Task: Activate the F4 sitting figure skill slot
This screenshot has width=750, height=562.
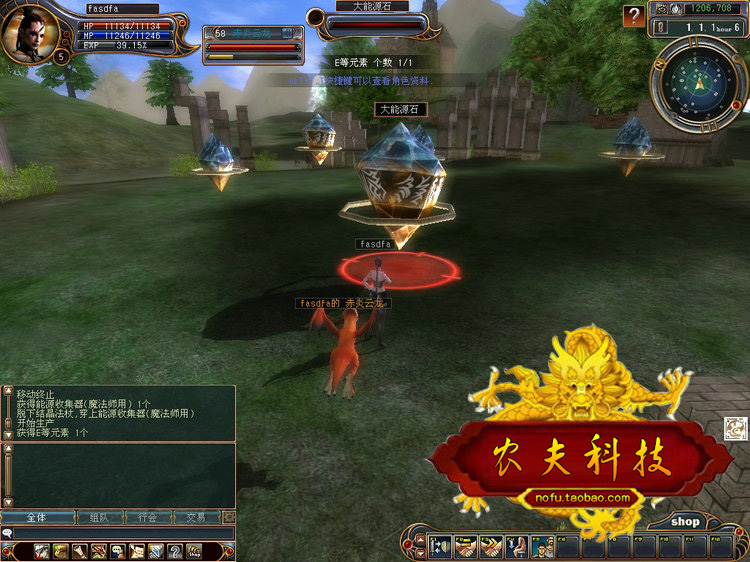Action: 516,547
